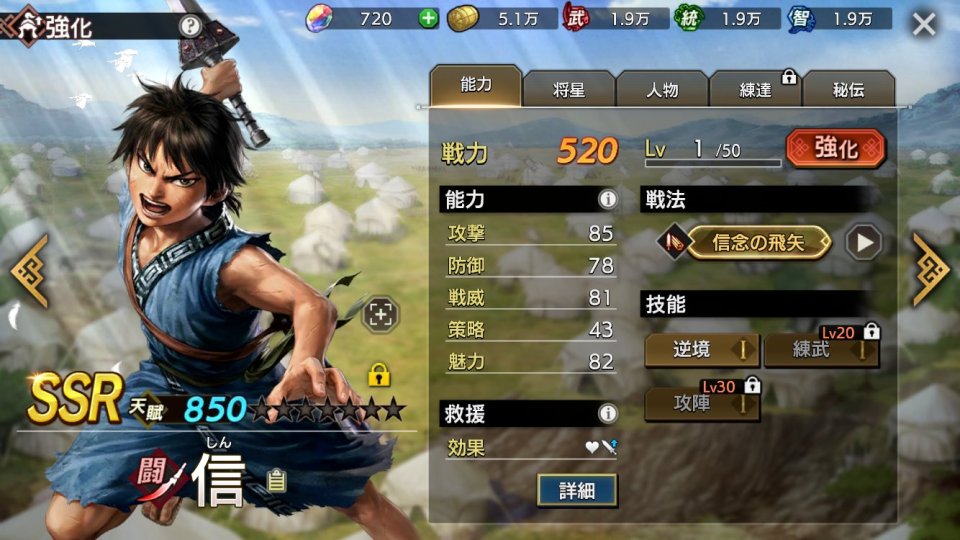Open the 詳細 details button
960x540 pixels.
pos(576,489)
